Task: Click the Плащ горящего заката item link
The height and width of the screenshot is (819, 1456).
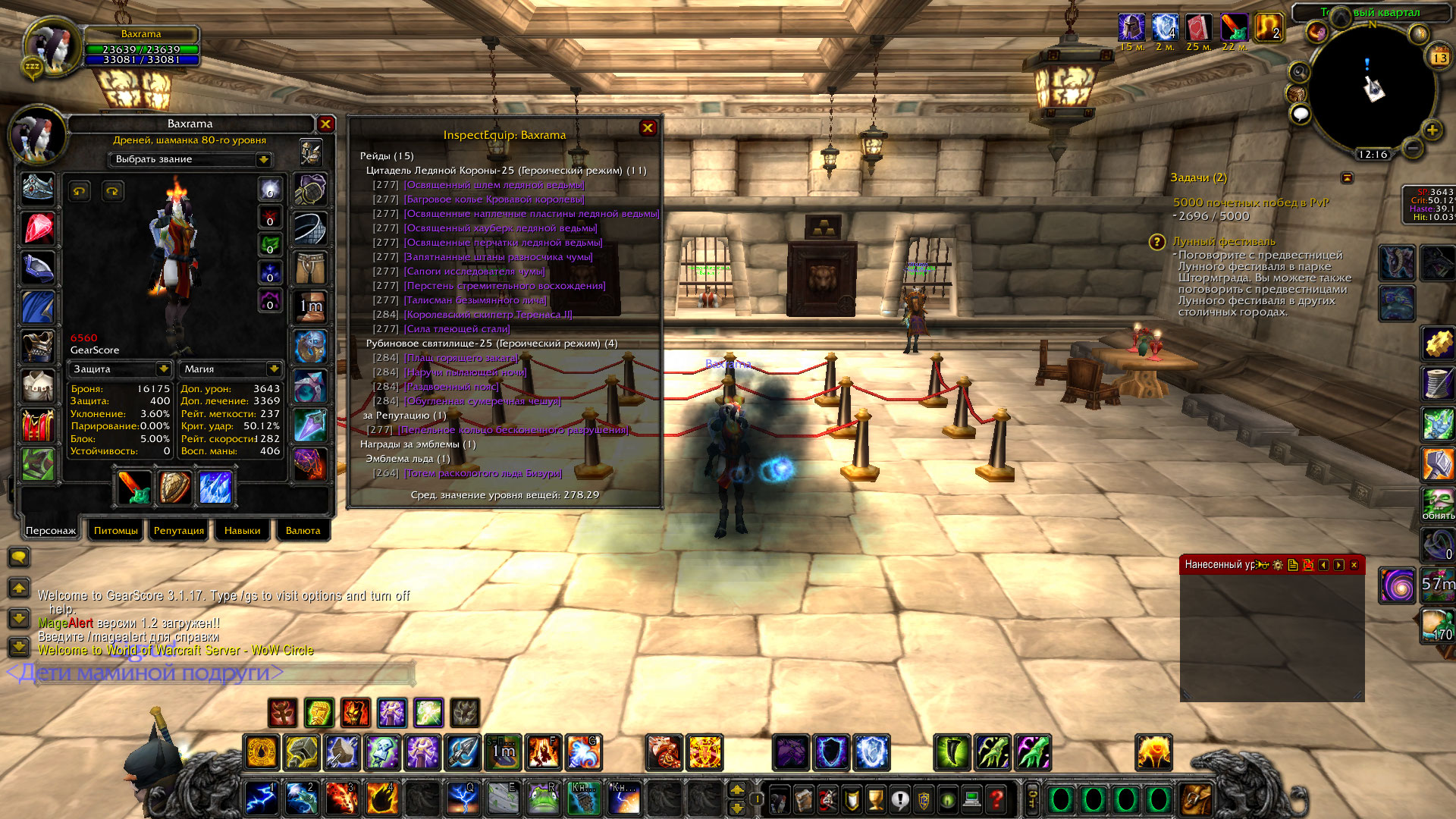Action: 460,358
